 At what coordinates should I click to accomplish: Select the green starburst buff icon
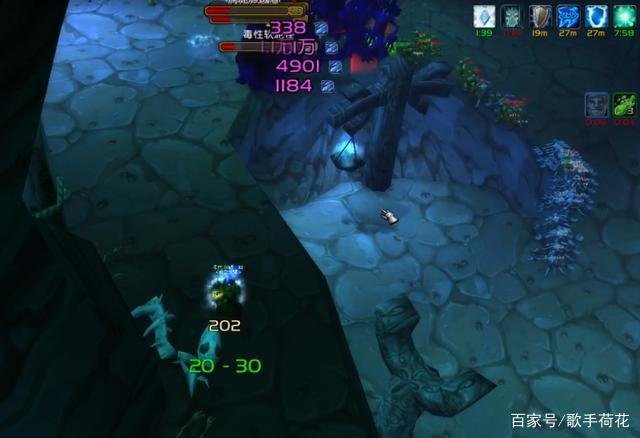pos(624,15)
